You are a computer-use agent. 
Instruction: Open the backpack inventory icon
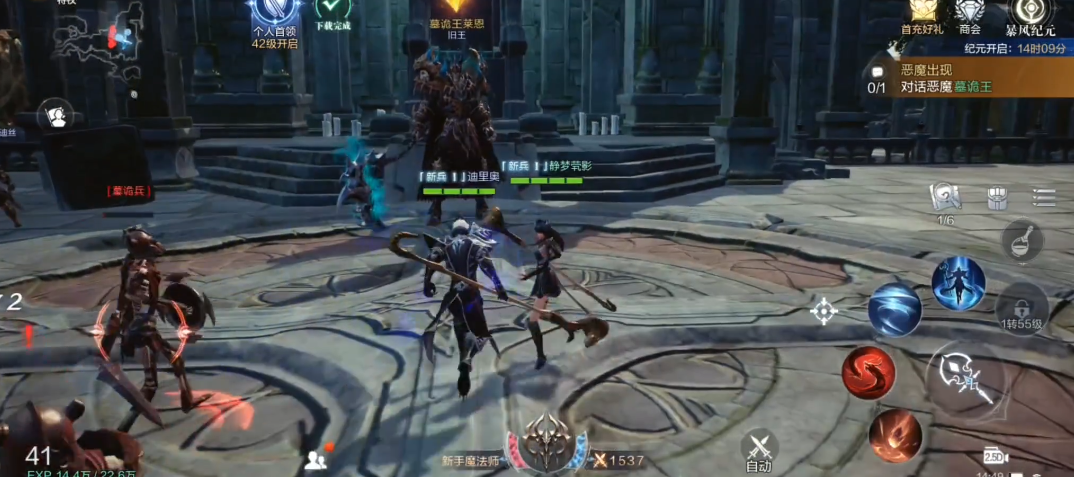click(x=997, y=198)
